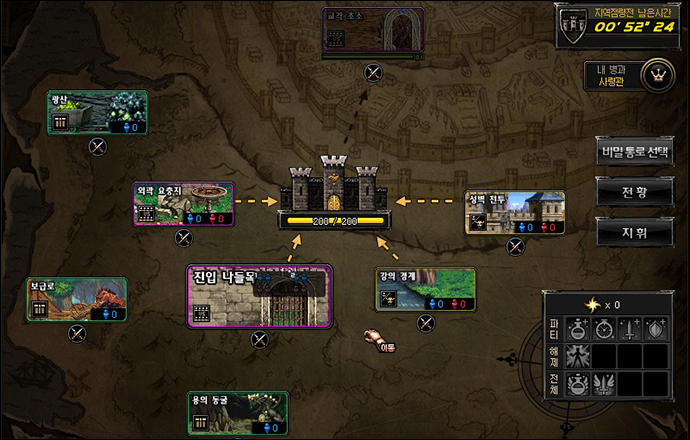Select the top outpost area tile
This screenshot has width=690, height=440.
(373, 31)
